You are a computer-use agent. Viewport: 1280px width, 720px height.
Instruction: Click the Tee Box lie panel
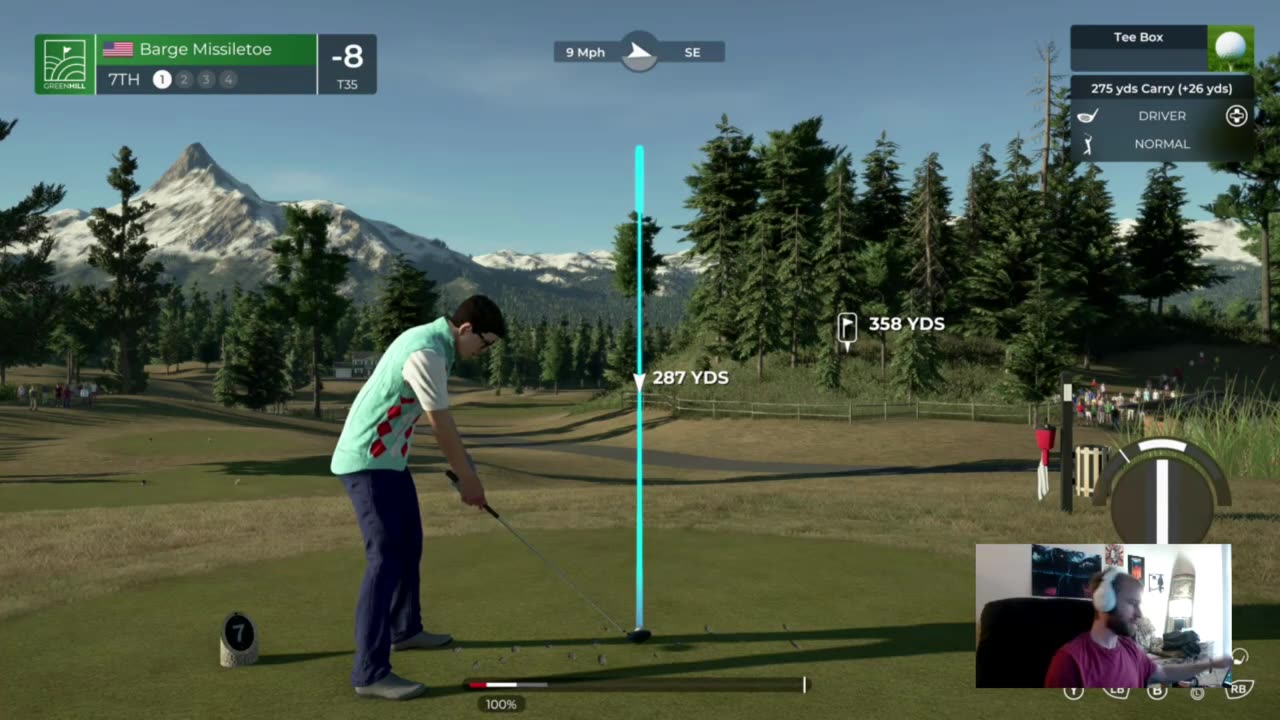click(1160, 46)
